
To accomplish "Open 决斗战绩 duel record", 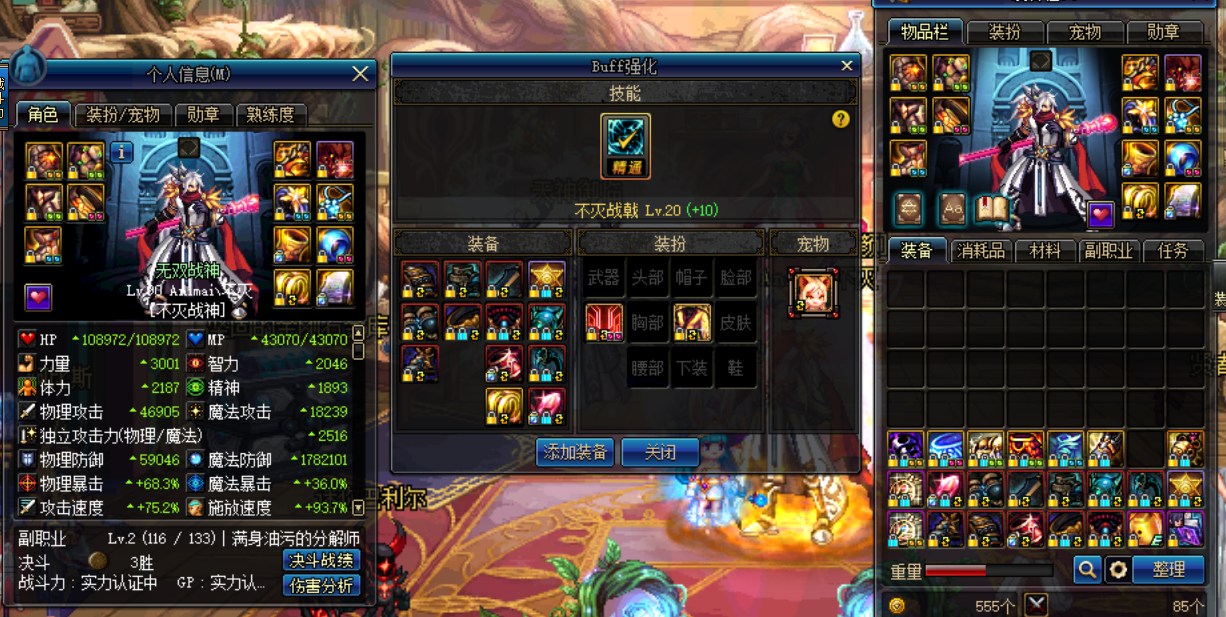I will point(321,561).
